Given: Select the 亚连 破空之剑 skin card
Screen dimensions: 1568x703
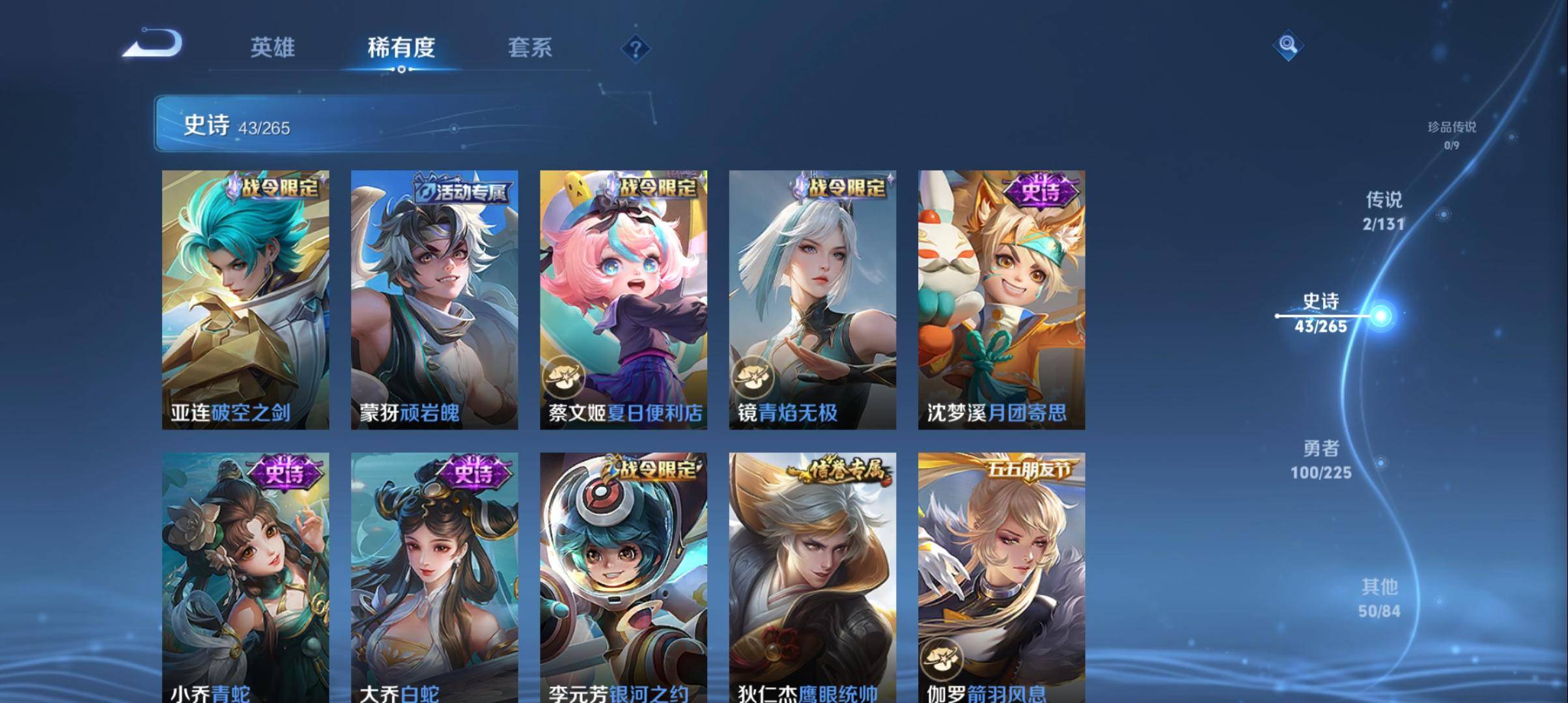Looking at the screenshot, I should click(x=245, y=299).
